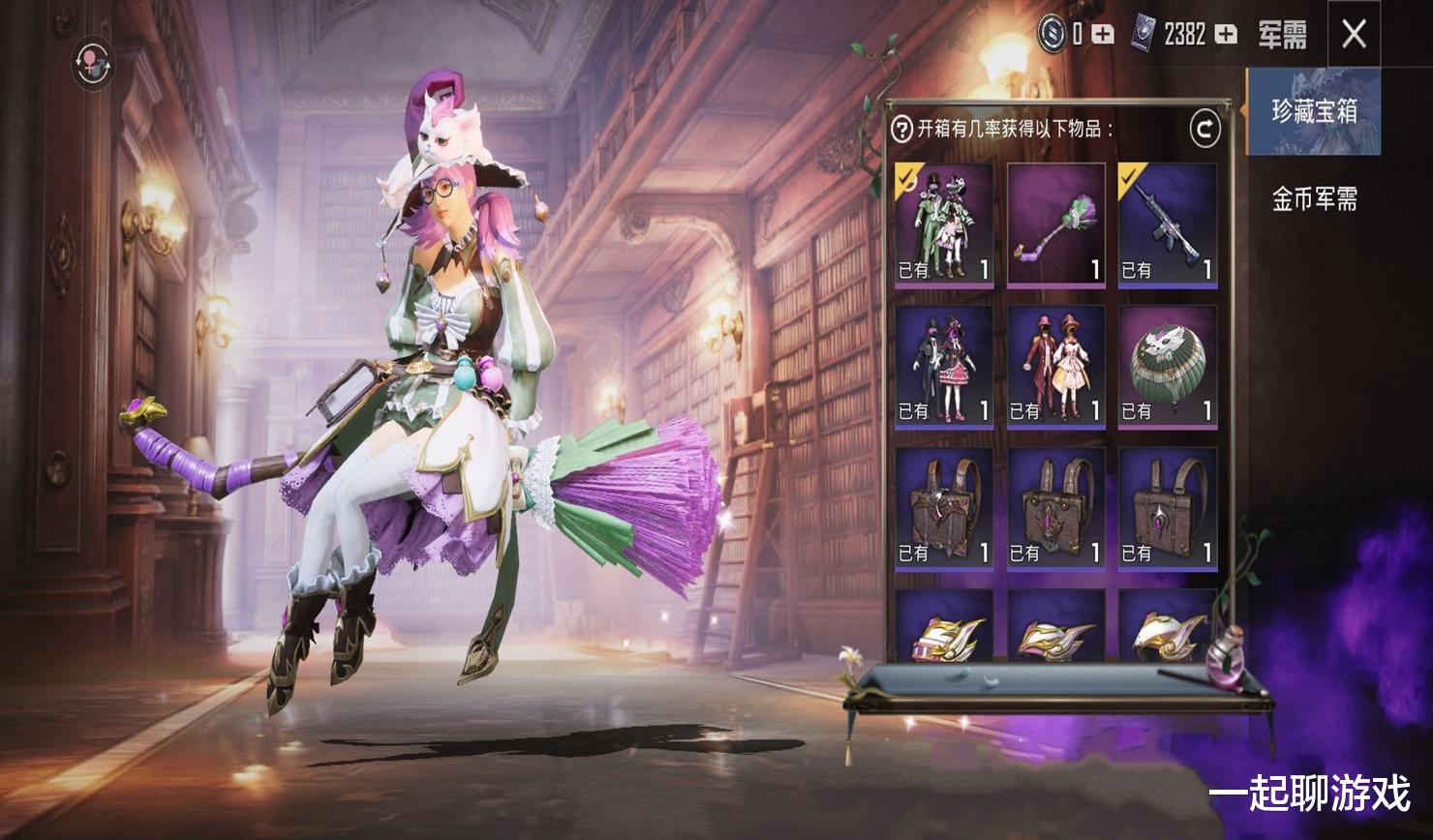This screenshot has height=840, width=1433.
Task: Add more silver coin currency
Action: tap(1103, 35)
